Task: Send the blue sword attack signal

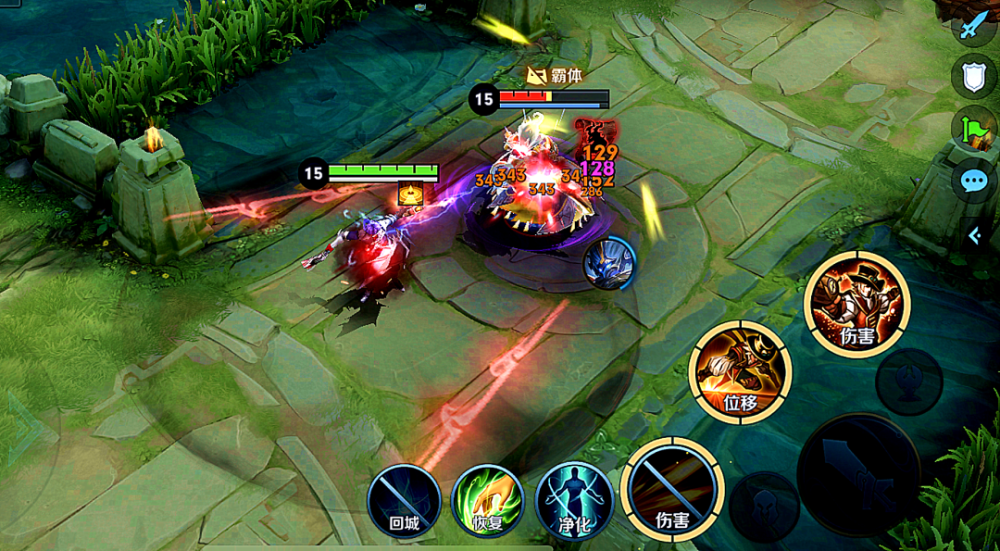Action: point(974,25)
